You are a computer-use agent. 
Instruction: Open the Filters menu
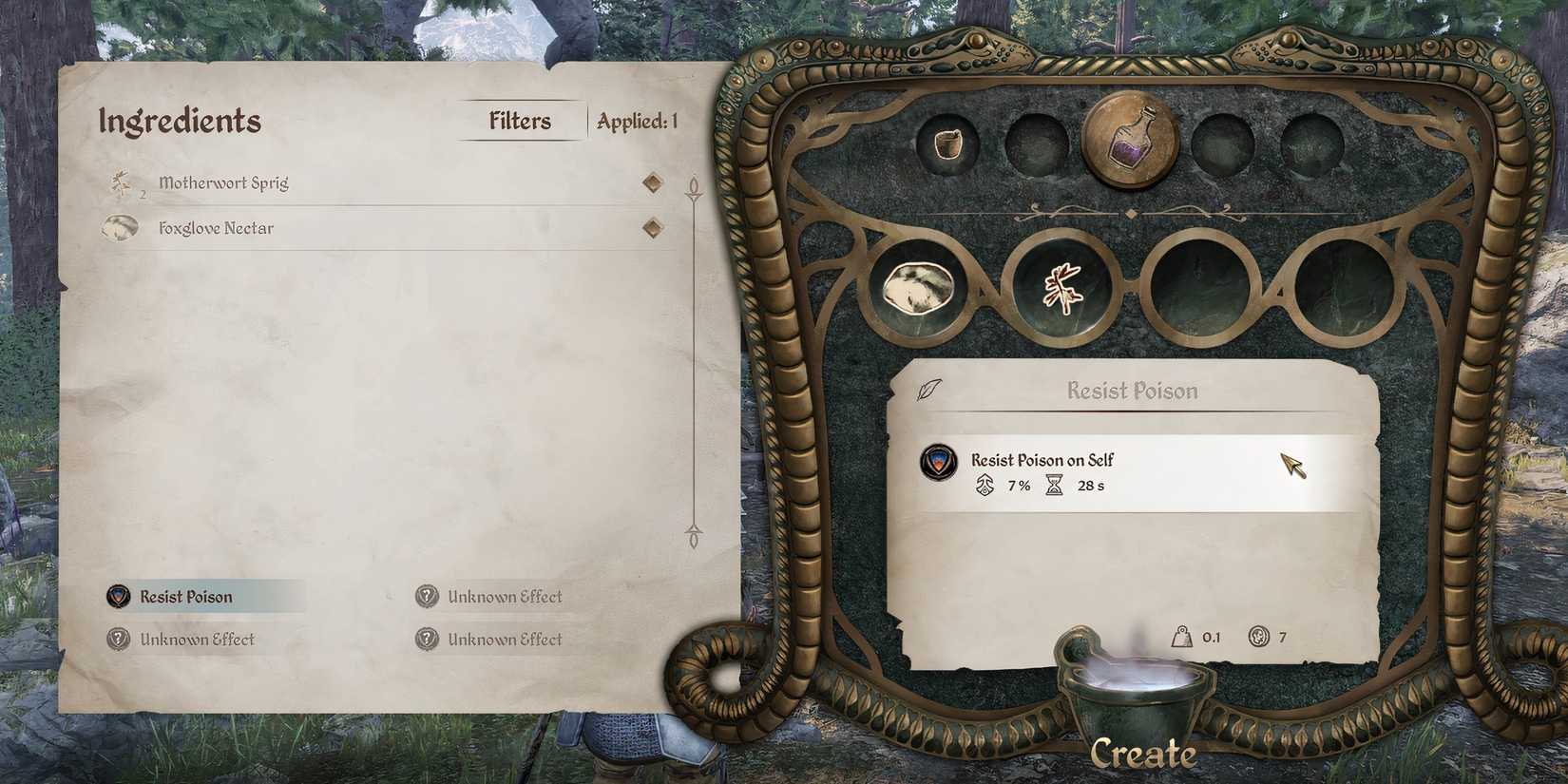click(519, 121)
